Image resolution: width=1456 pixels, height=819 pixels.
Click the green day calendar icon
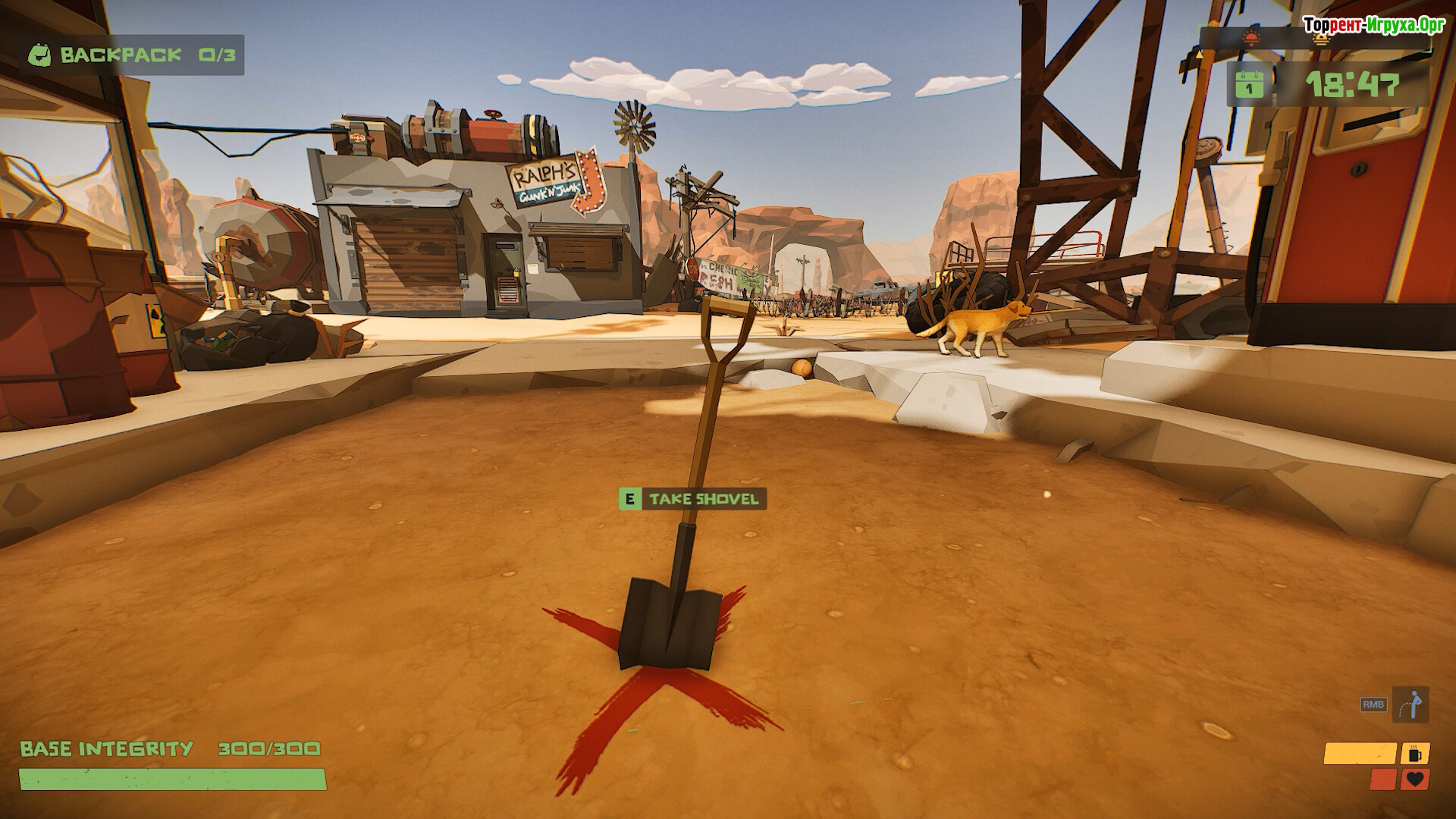1248,83
